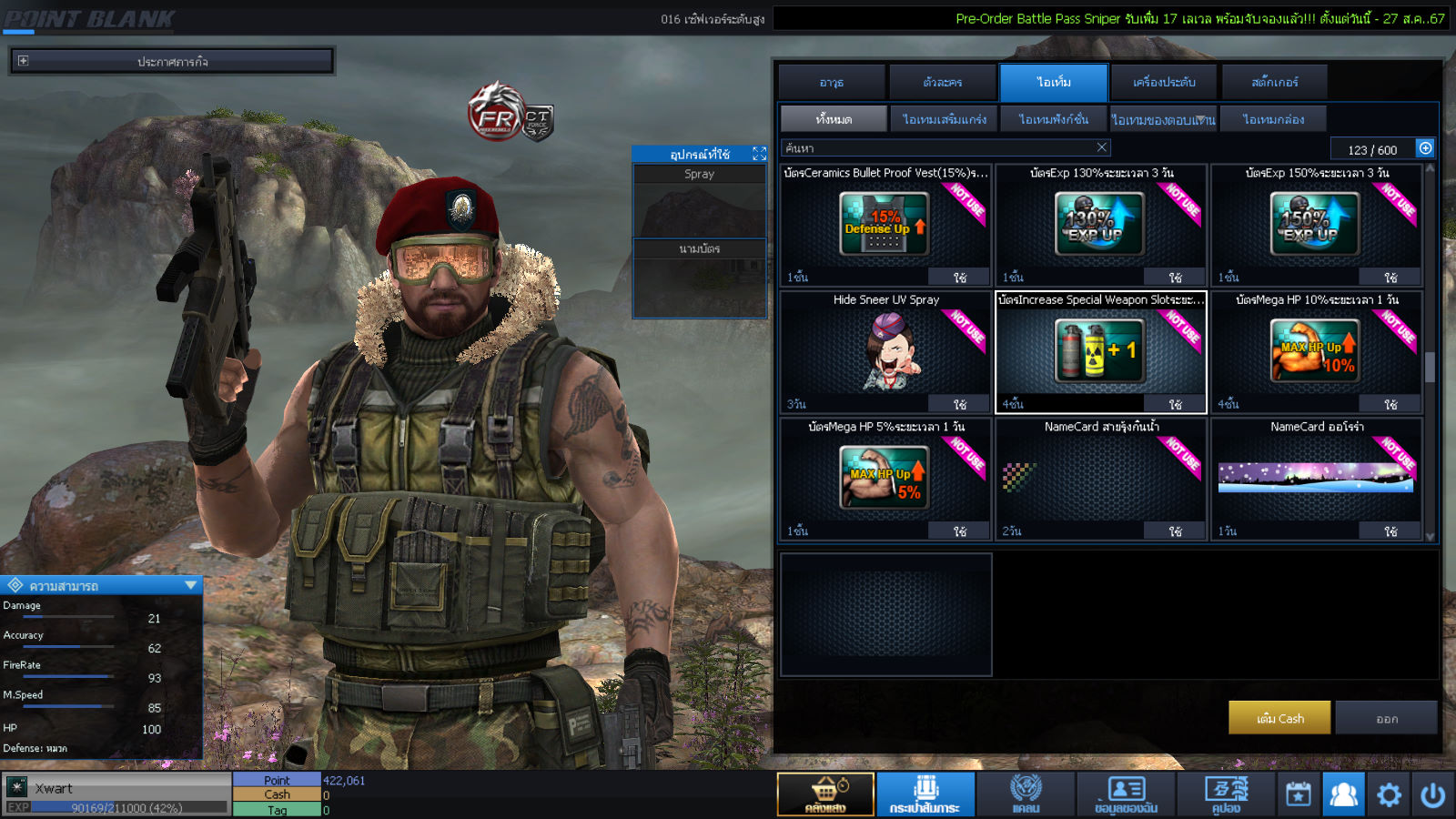Choose the Exp 150% boost item
The height and width of the screenshot is (819, 1456).
1315,224
